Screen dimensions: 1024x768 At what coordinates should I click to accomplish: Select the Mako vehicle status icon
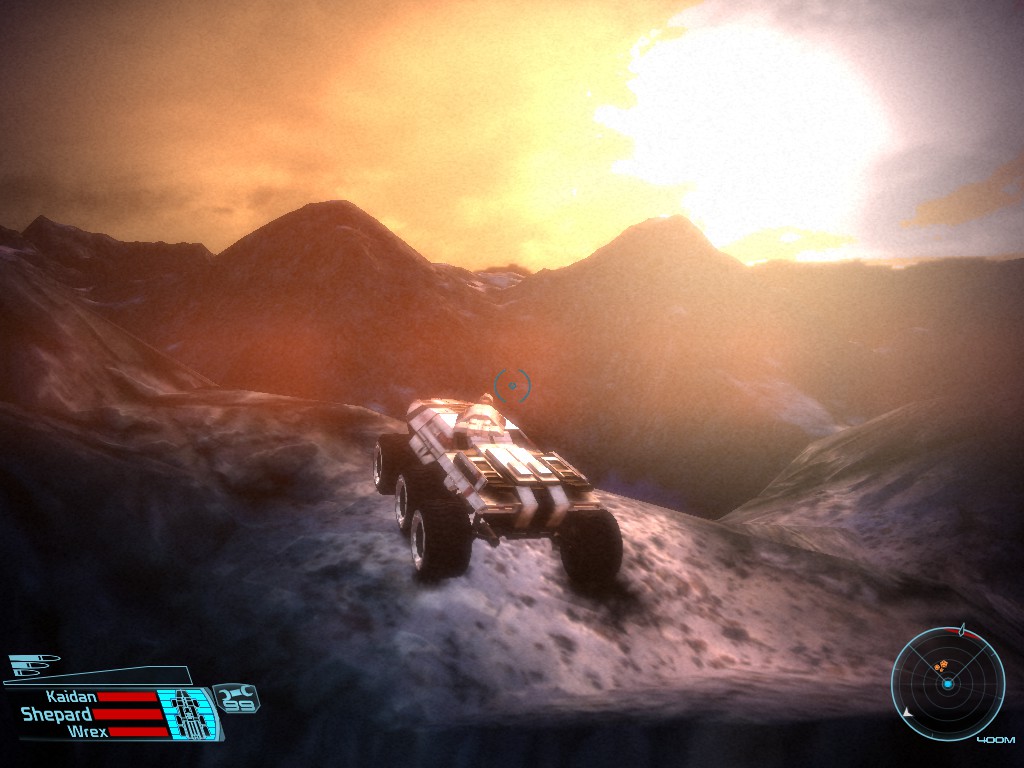[x=186, y=714]
